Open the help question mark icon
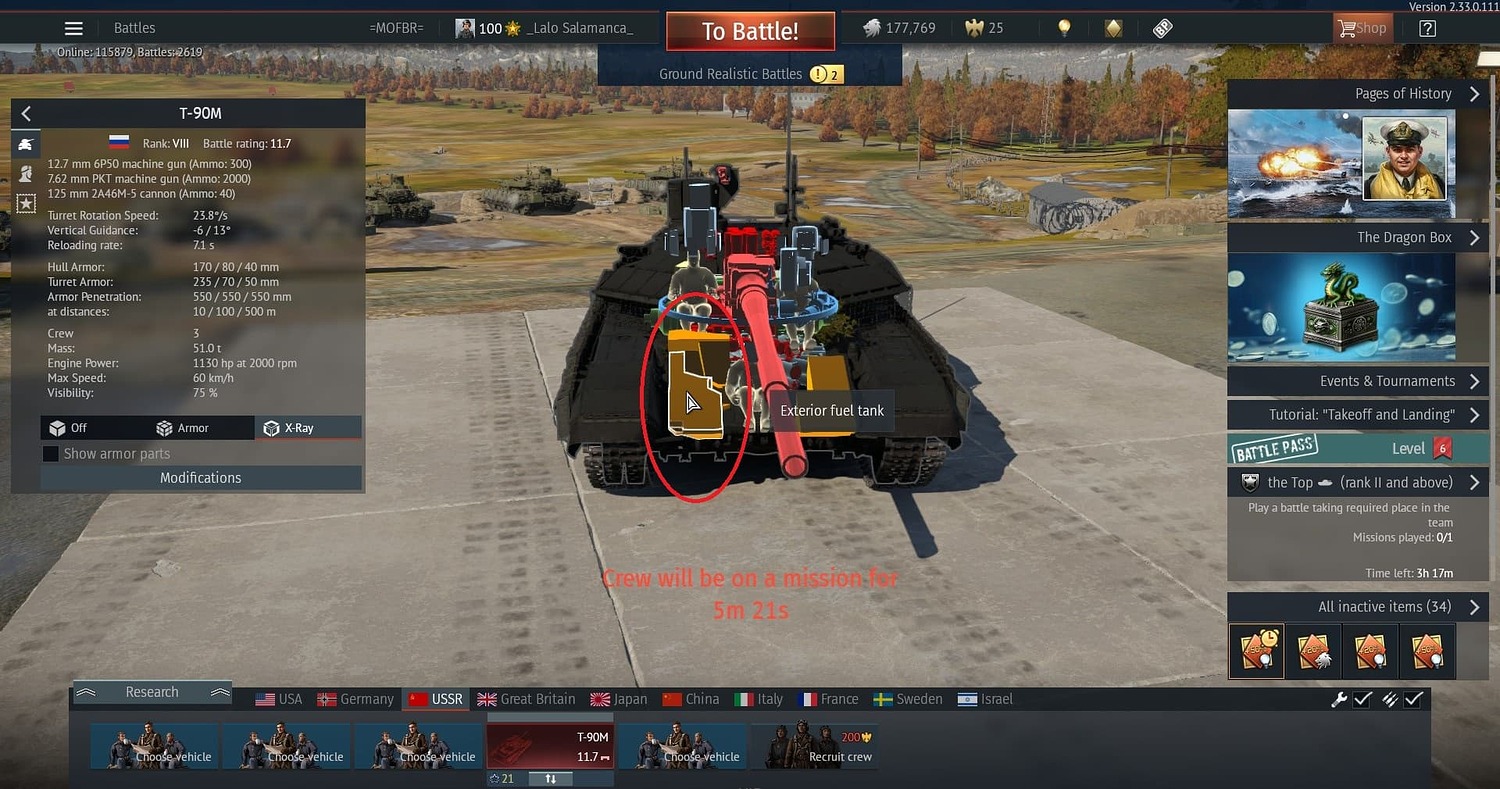This screenshot has height=789, width=1500. click(1426, 27)
